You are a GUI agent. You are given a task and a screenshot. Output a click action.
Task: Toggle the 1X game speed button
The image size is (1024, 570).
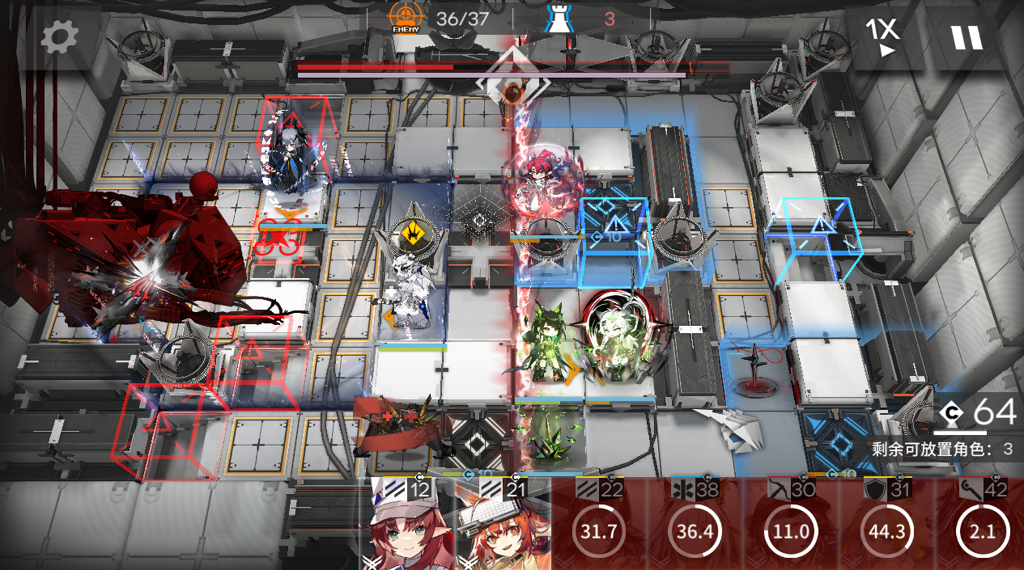pyautogui.click(x=882, y=38)
